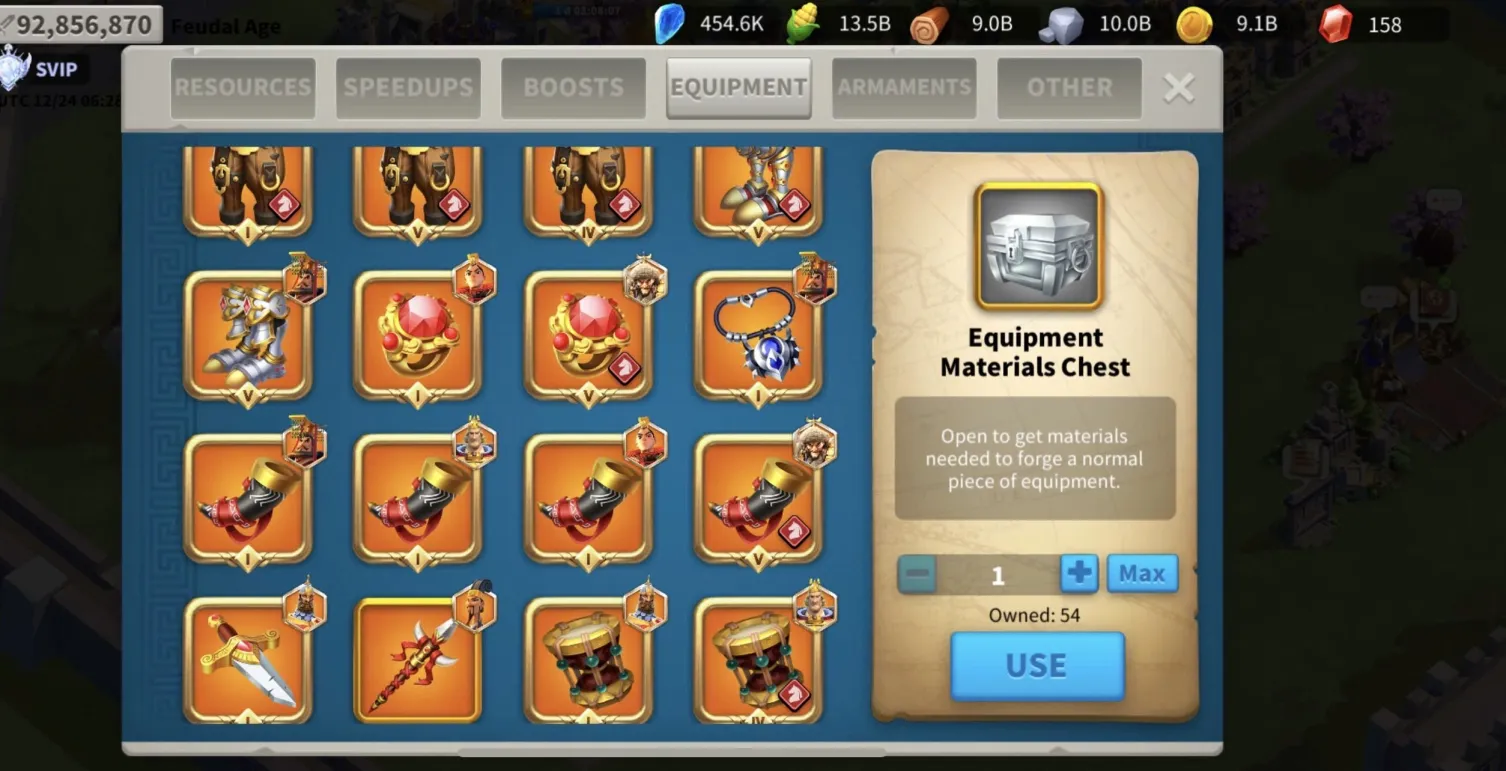This screenshot has height=771, width=1506.
Task: Select the blue gem necklace item
Action: point(758,335)
